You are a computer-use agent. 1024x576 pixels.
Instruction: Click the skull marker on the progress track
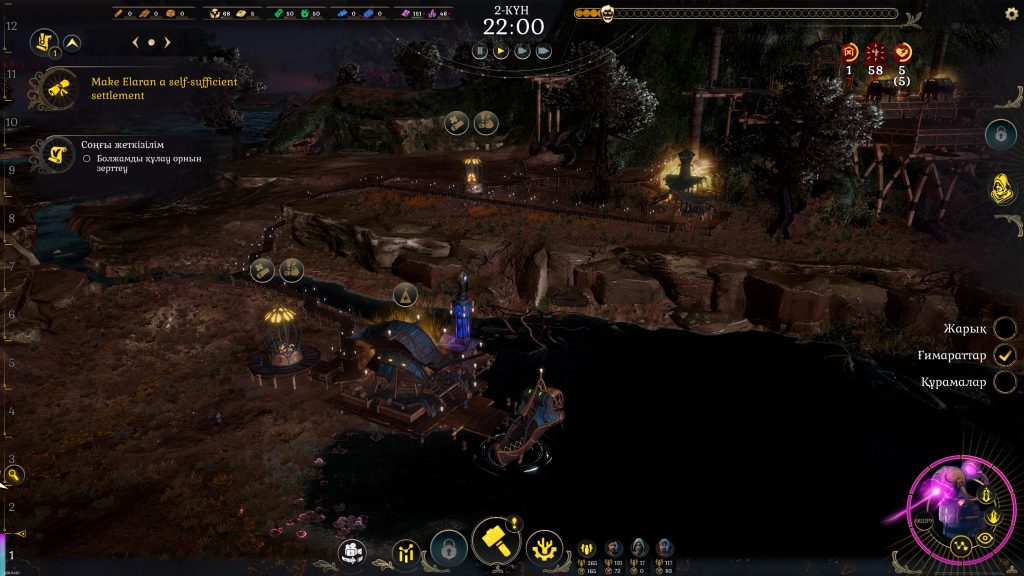(606, 14)
